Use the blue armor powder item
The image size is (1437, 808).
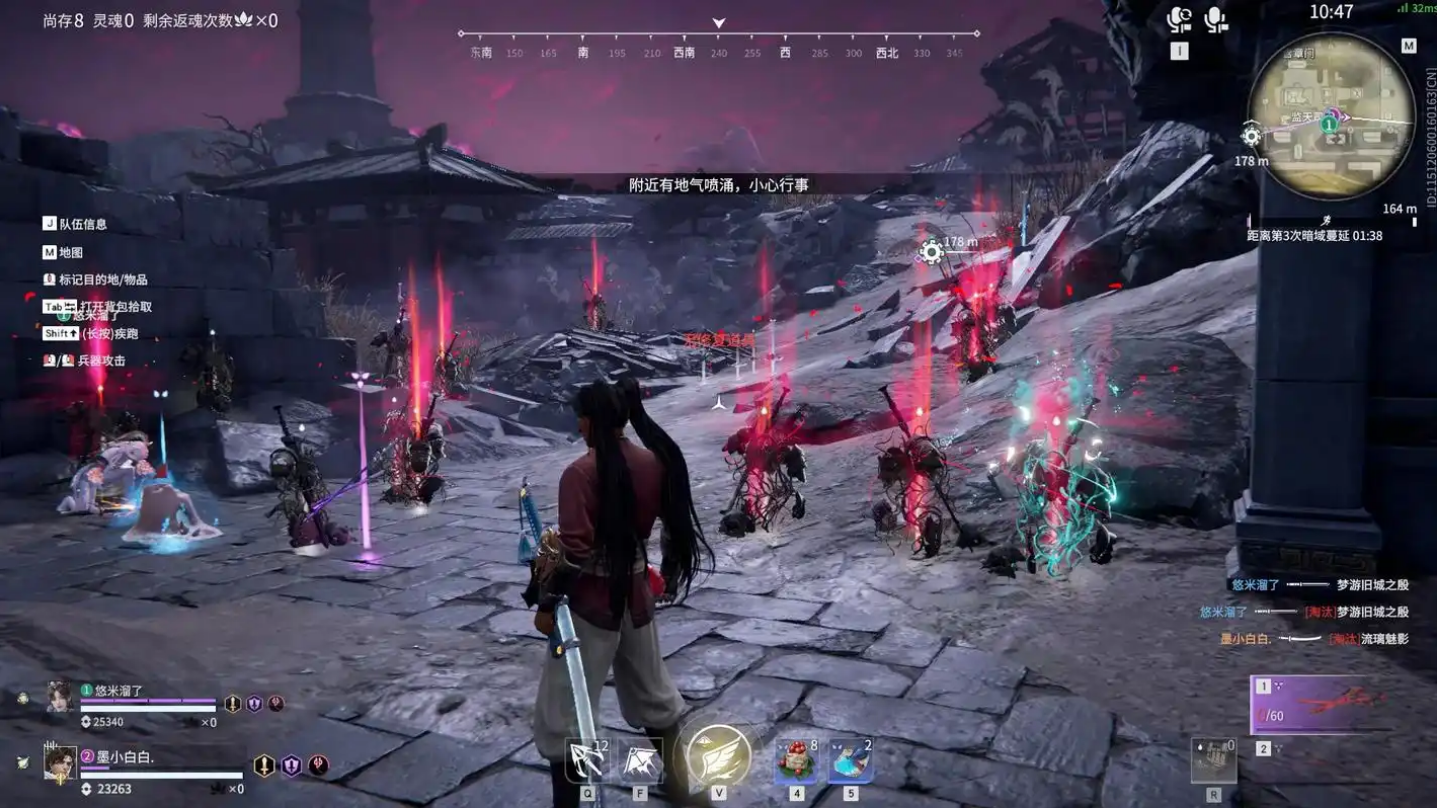coord(850,760)
